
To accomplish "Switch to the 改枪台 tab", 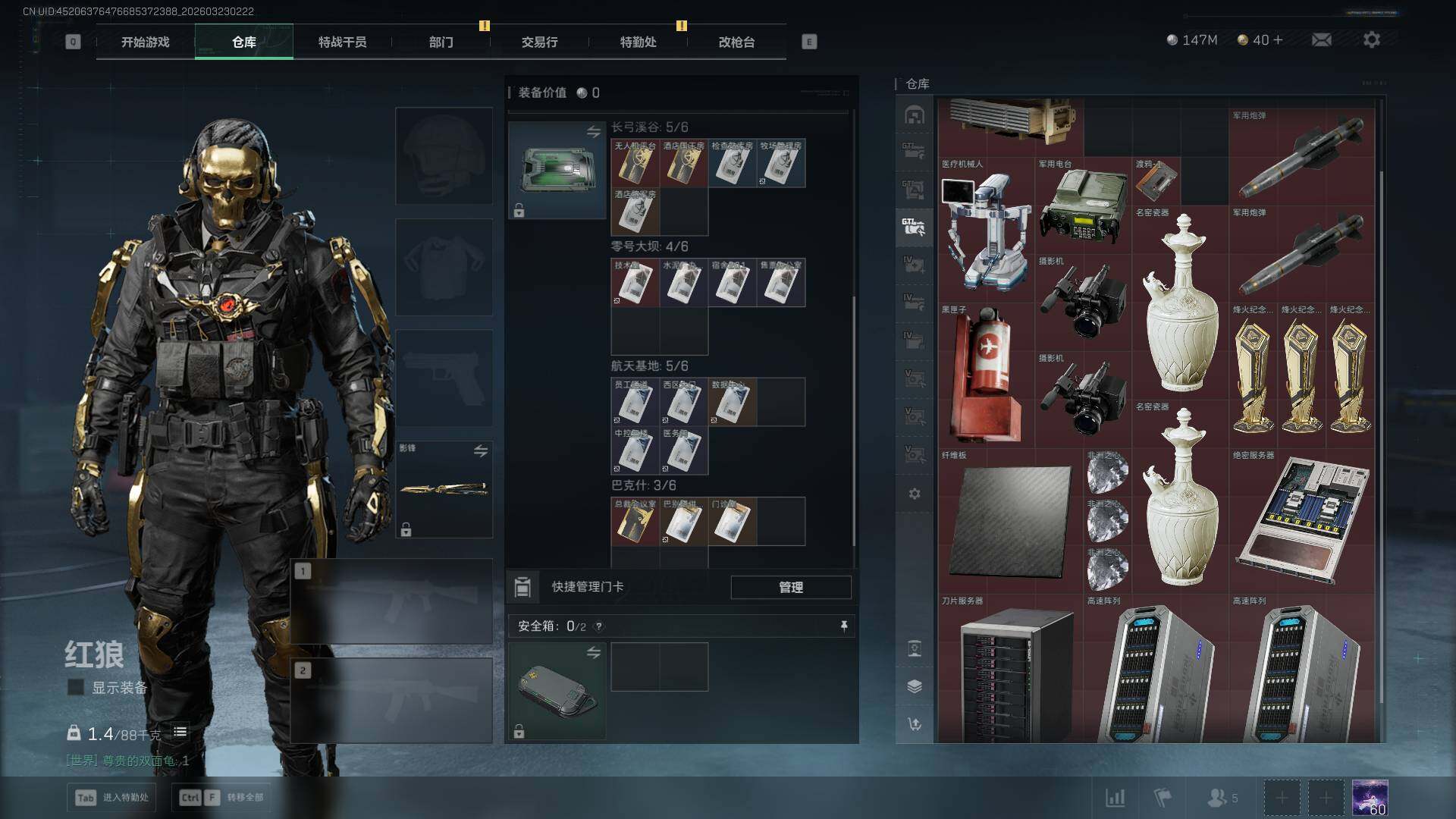I will click(736, 42).
